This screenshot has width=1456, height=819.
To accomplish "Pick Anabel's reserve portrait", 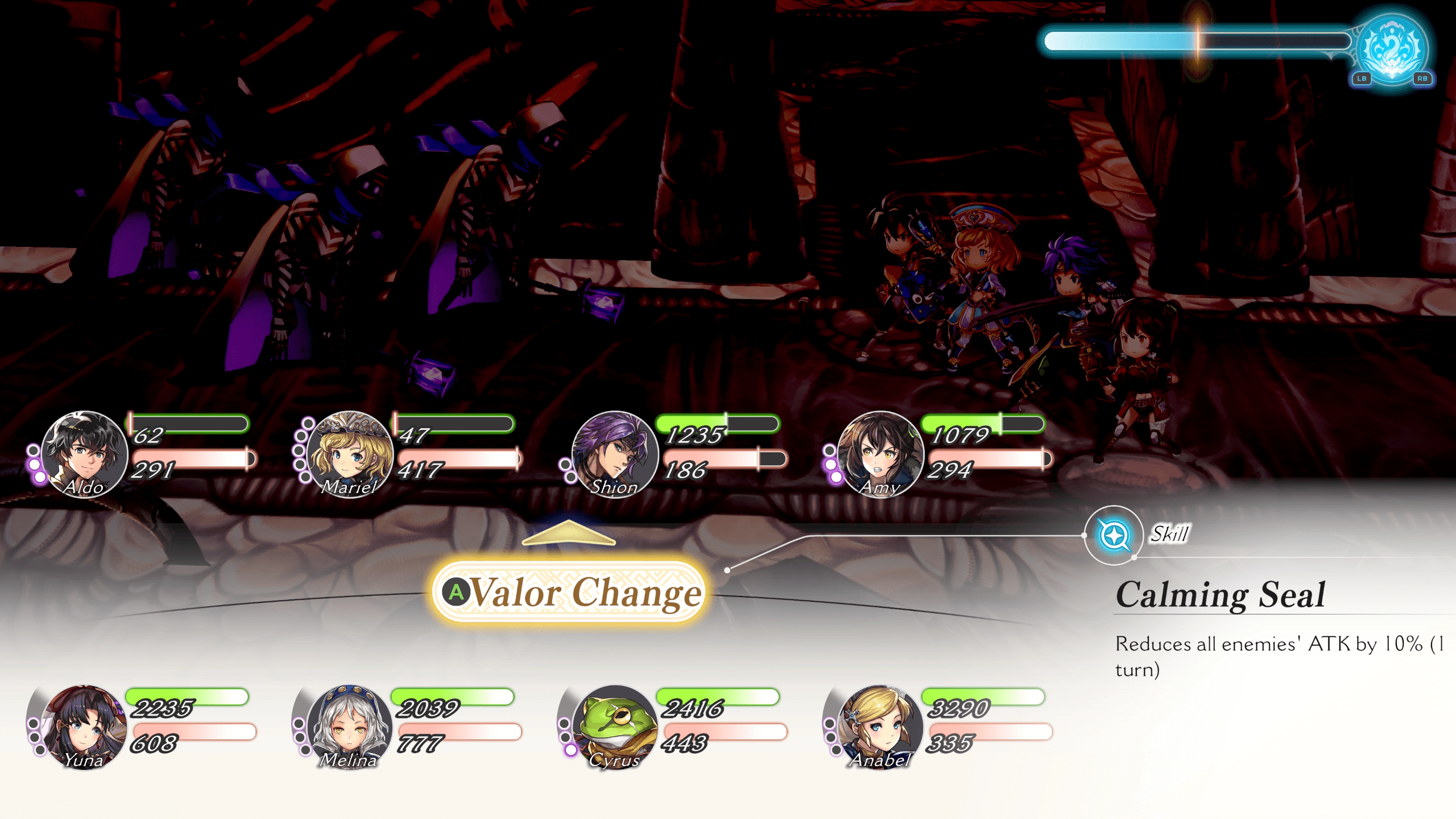I will [880, 727].
